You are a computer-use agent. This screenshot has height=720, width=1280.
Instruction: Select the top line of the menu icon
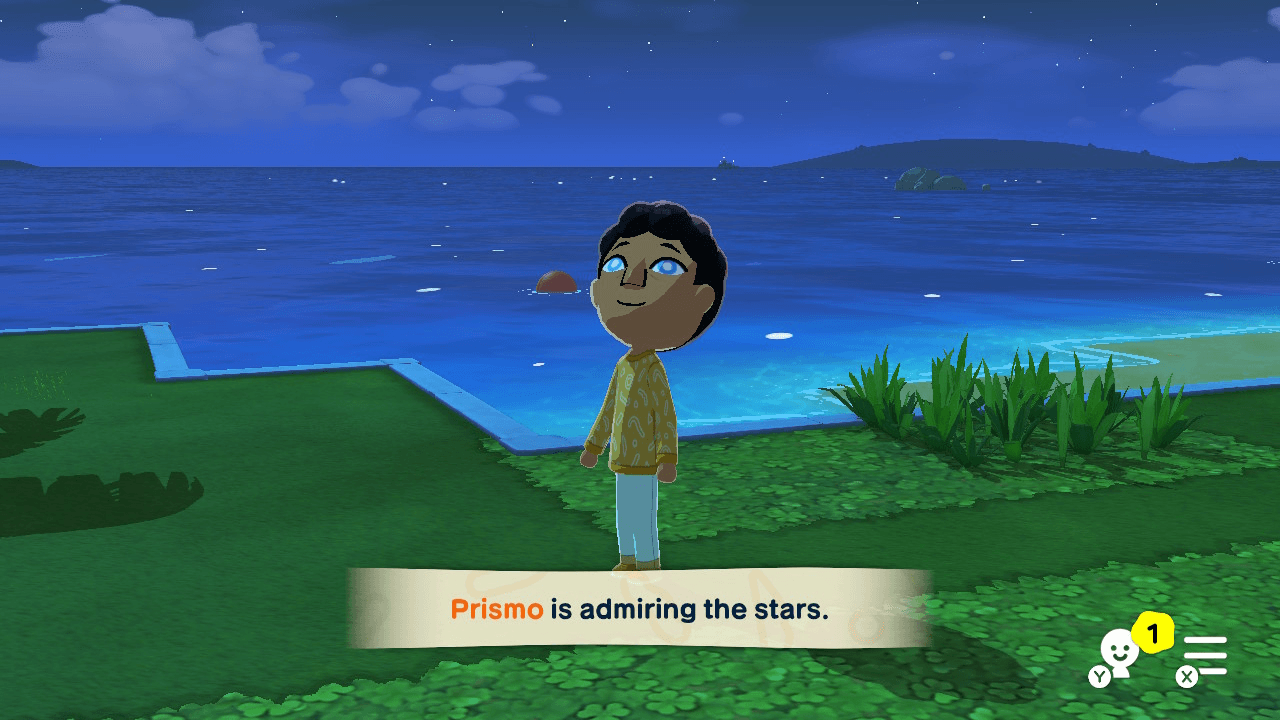tap(1205, 639)
